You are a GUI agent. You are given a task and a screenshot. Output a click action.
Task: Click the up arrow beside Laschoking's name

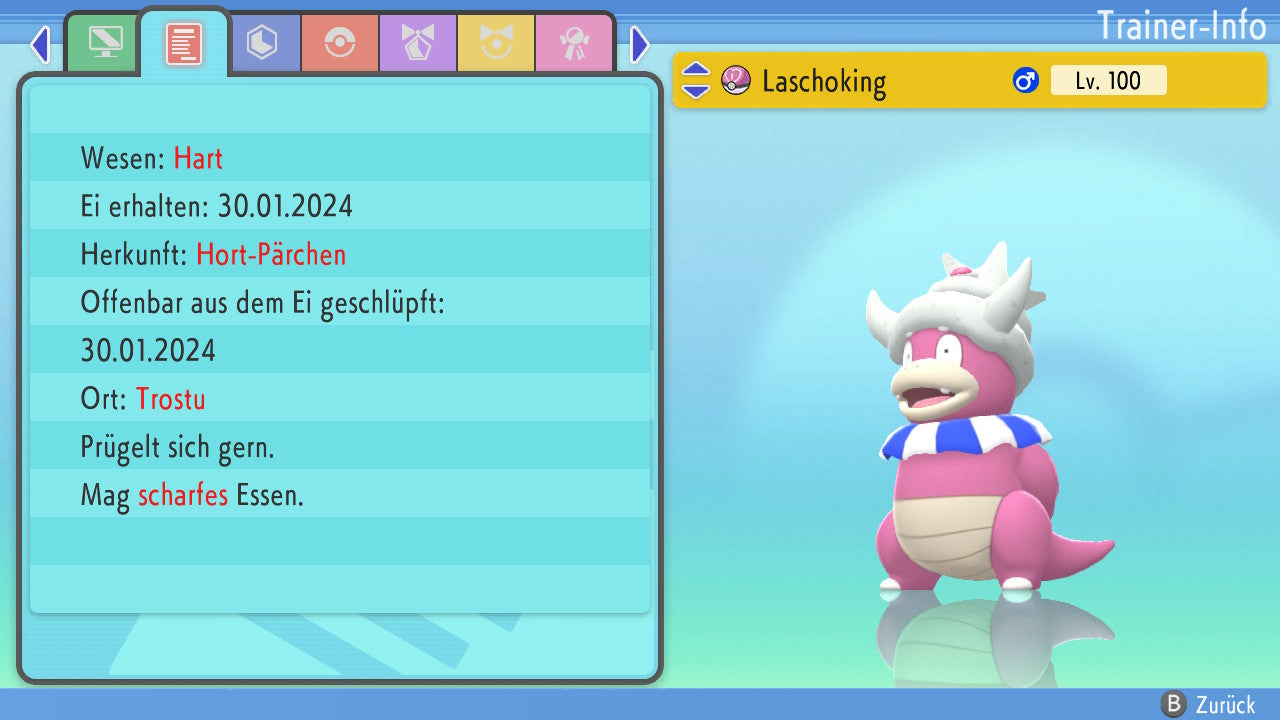point(696,71)
